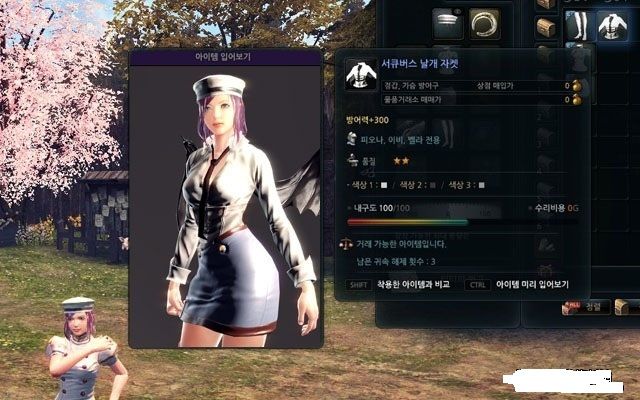Click the equipped sailor cap slot
The image size is (640, 400).
(448, 24)
